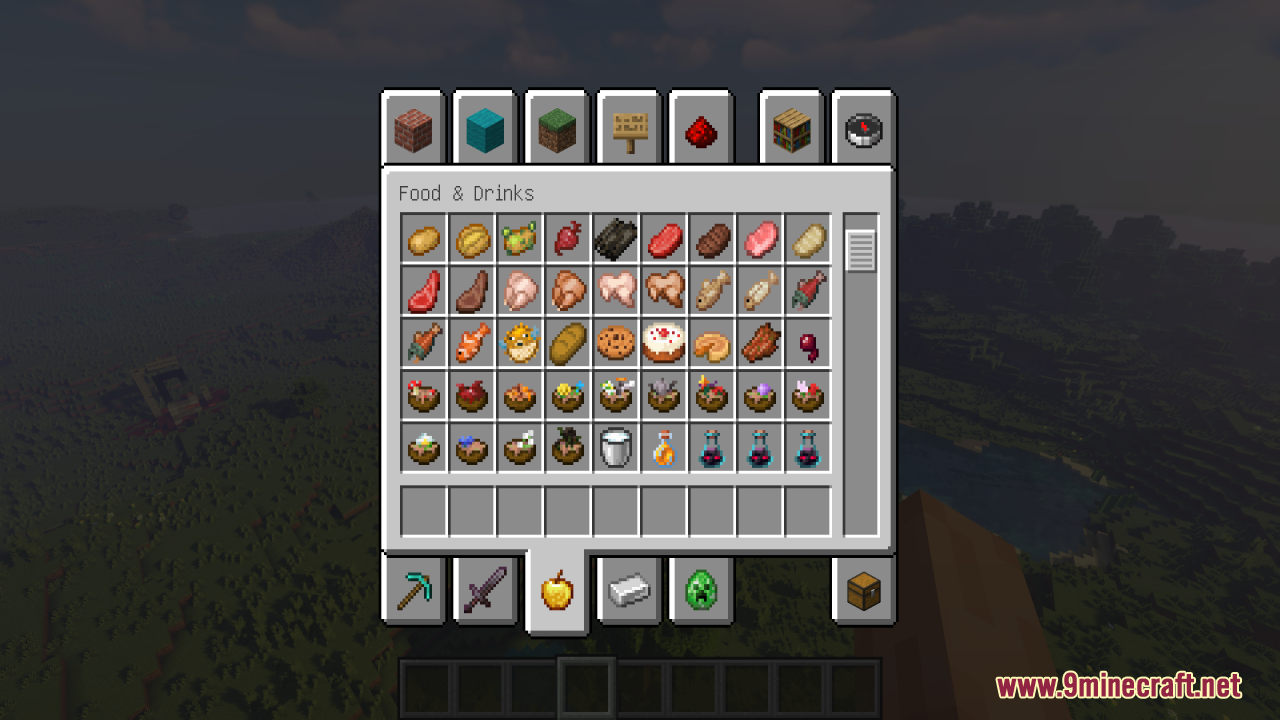Pick up the mushroom stew bowl
The width and height of the screenshot is (1280, 720).
point(423,395)
